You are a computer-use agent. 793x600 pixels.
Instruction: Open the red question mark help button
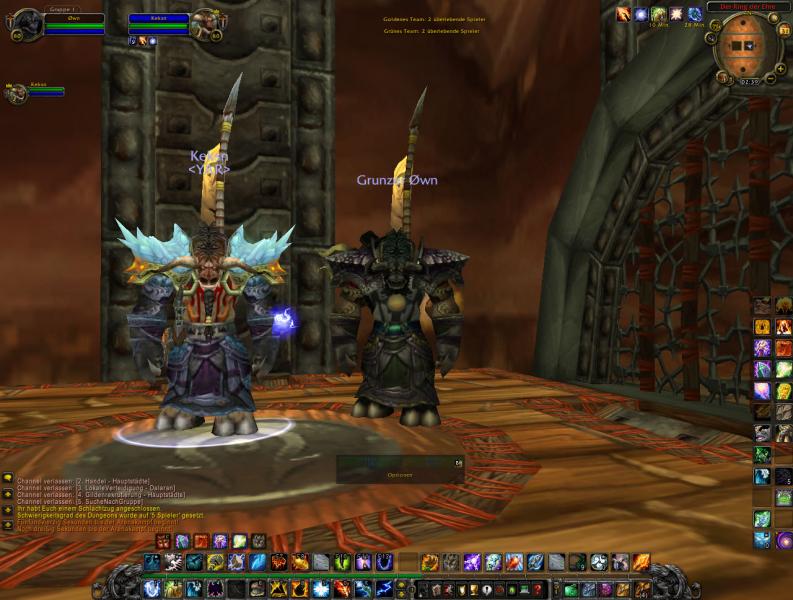coord(538,590)
